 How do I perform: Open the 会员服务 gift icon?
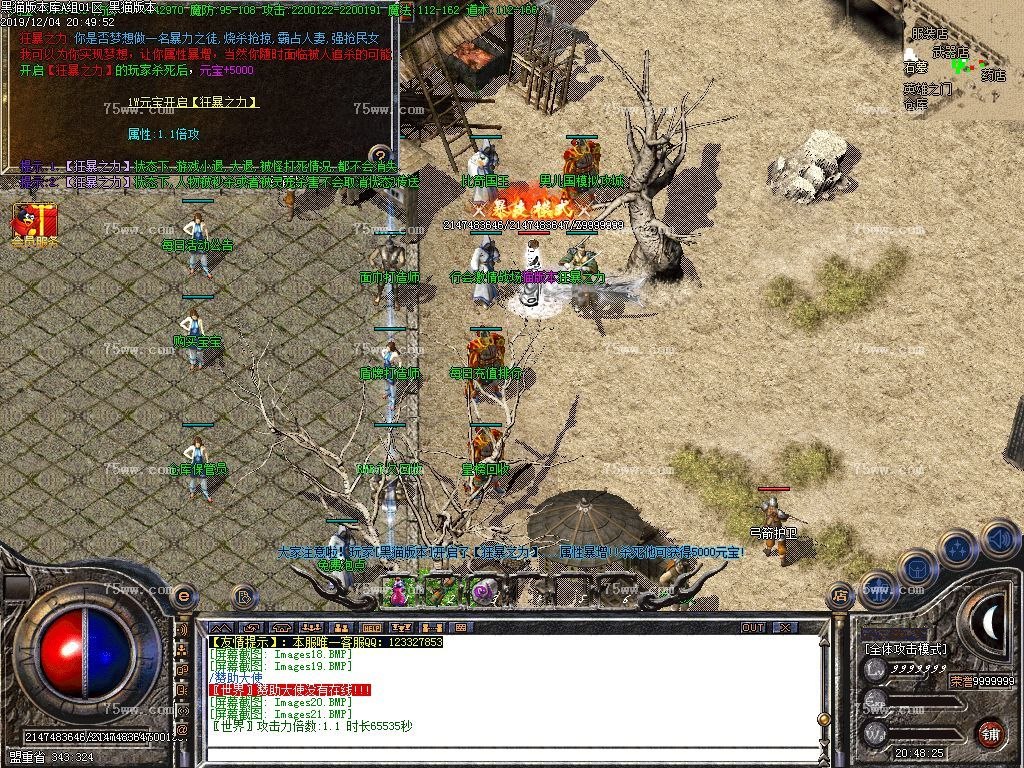[35, 221]
